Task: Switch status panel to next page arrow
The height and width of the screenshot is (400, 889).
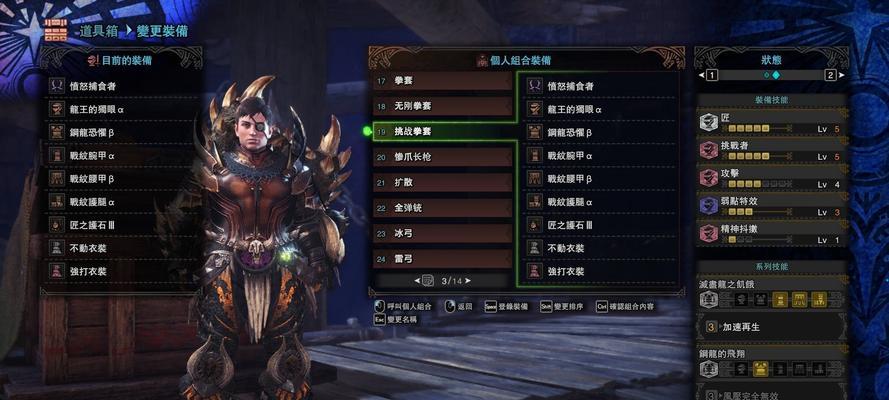Action: pos(830,75)
